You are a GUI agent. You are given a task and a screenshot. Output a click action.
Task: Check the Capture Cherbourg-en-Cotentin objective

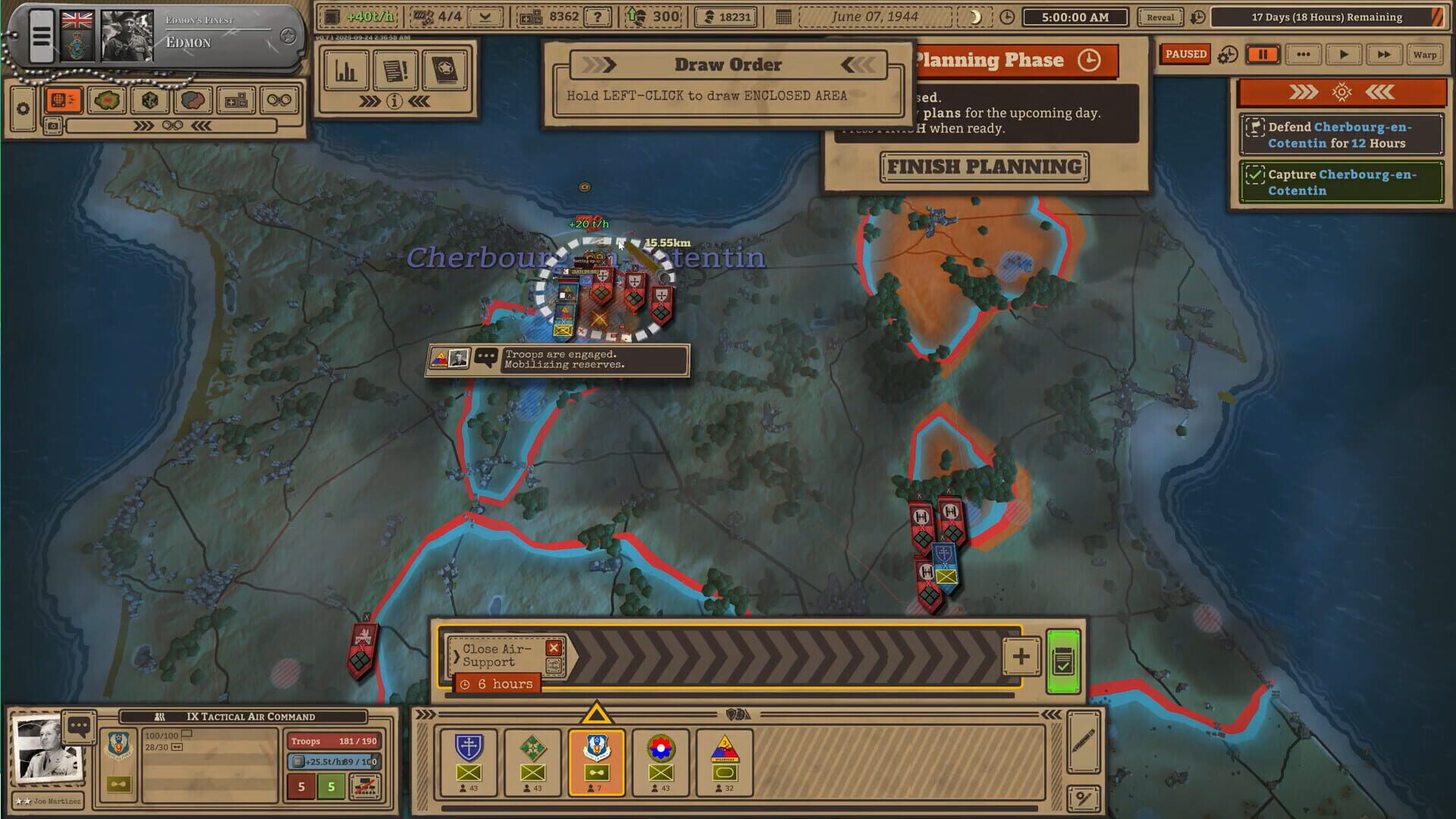coord(1257,175)
